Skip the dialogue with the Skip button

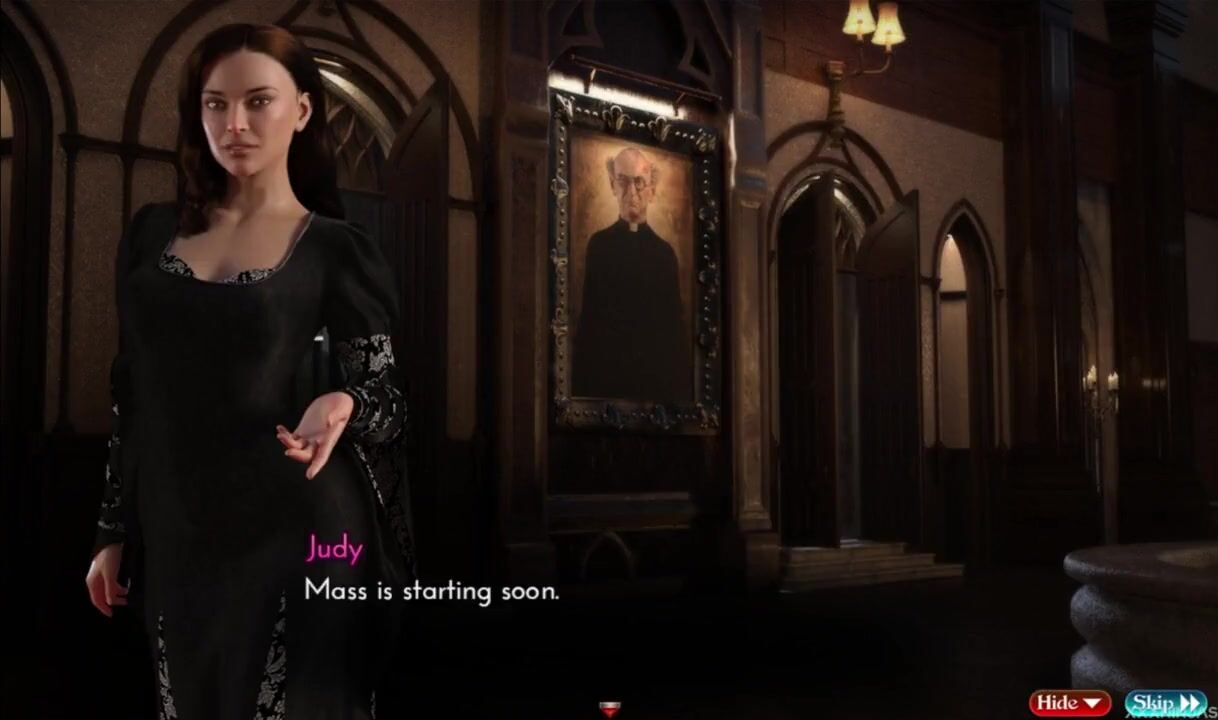click(1165, 703)
